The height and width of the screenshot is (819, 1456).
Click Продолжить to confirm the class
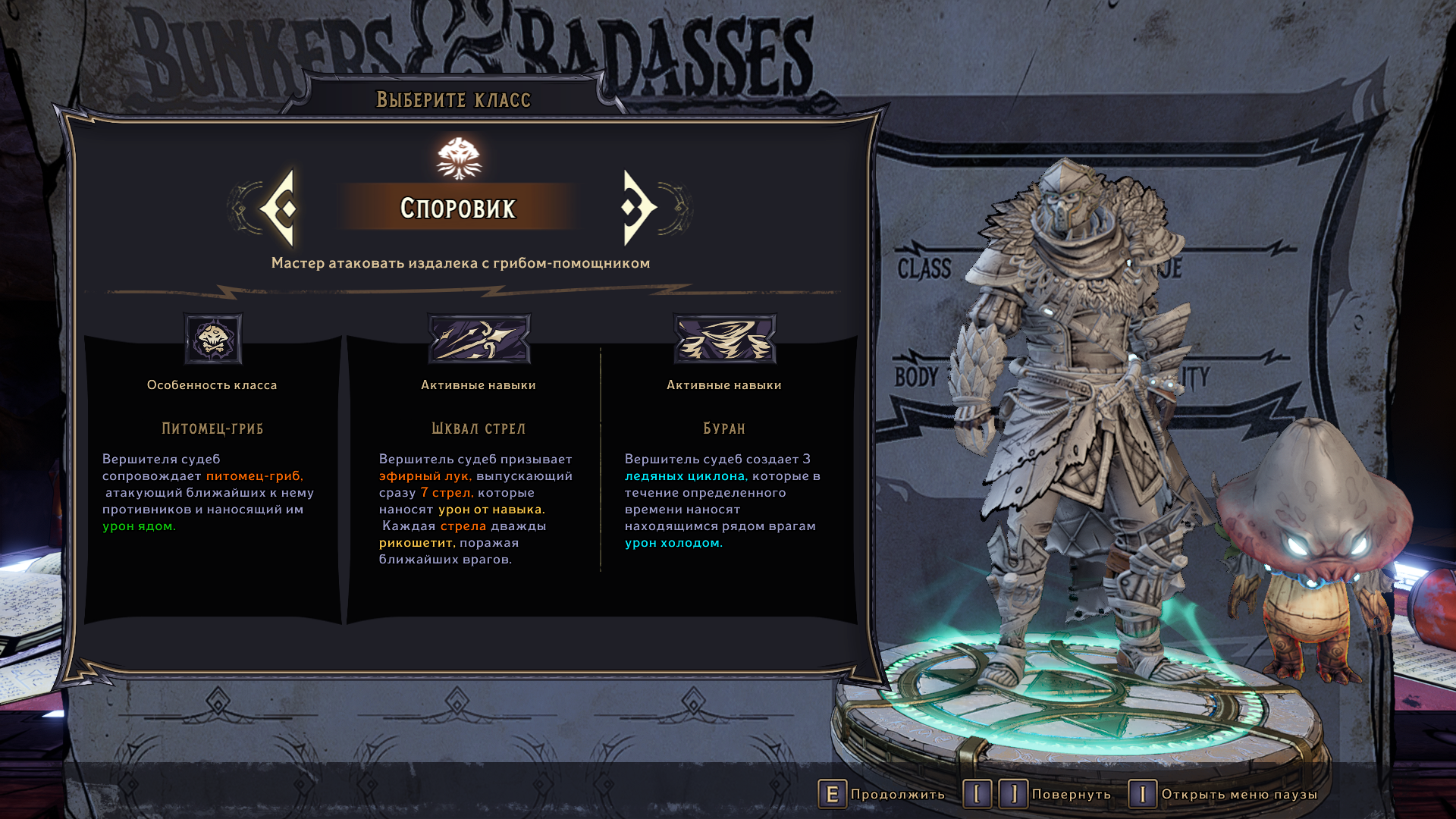coord(882,794)
